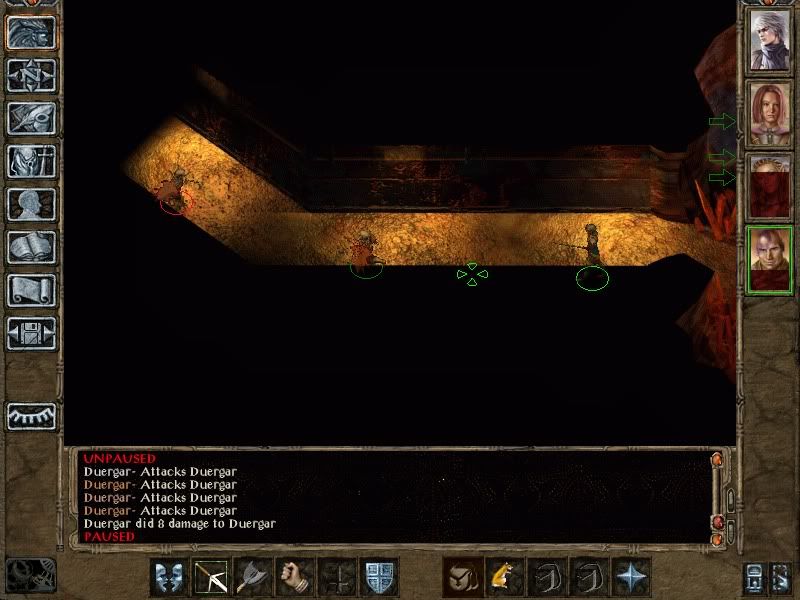Open the priest spell scroll
Viewport: 800px width, 600px height.
click(31, 290)
